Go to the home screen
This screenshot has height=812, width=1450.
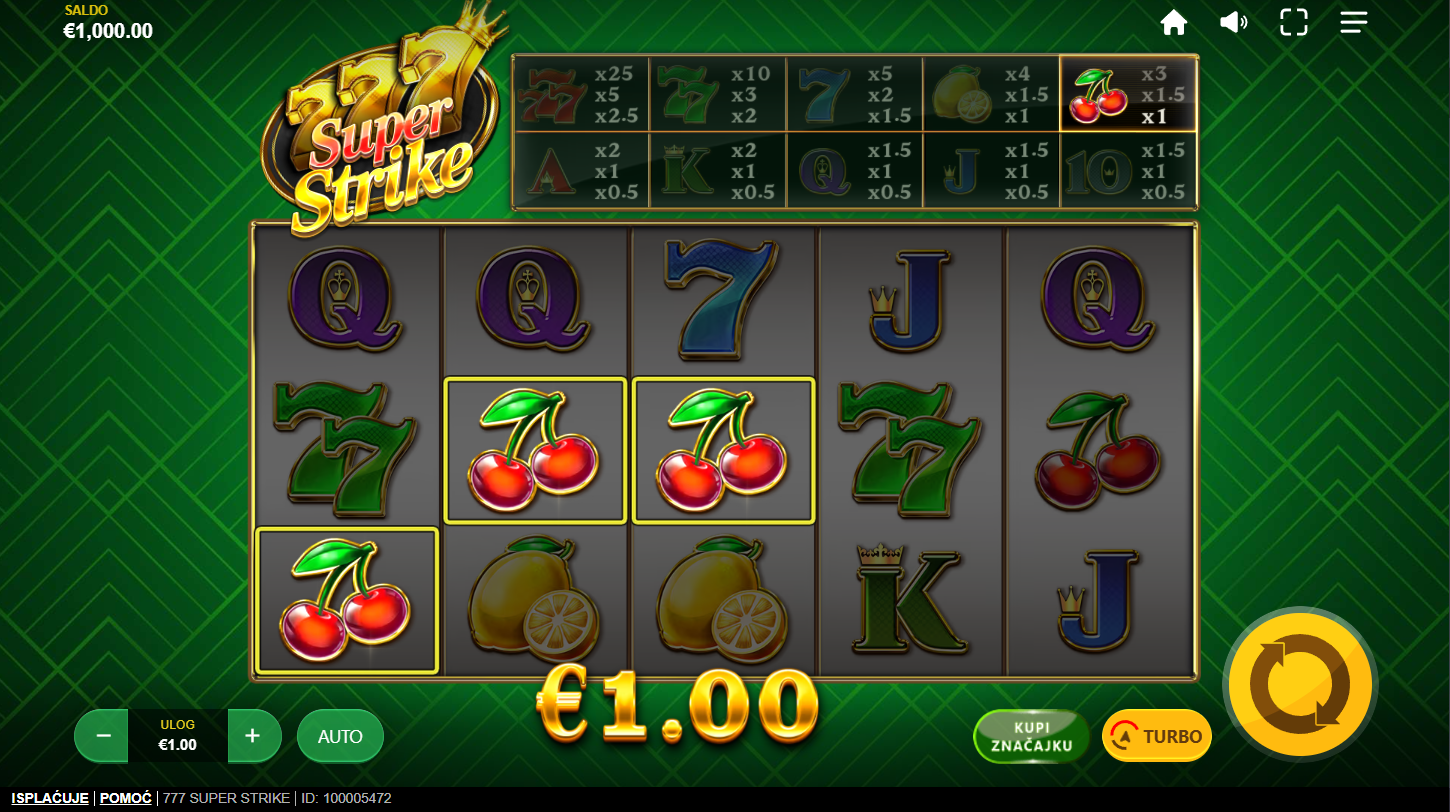click(1173, 22)
